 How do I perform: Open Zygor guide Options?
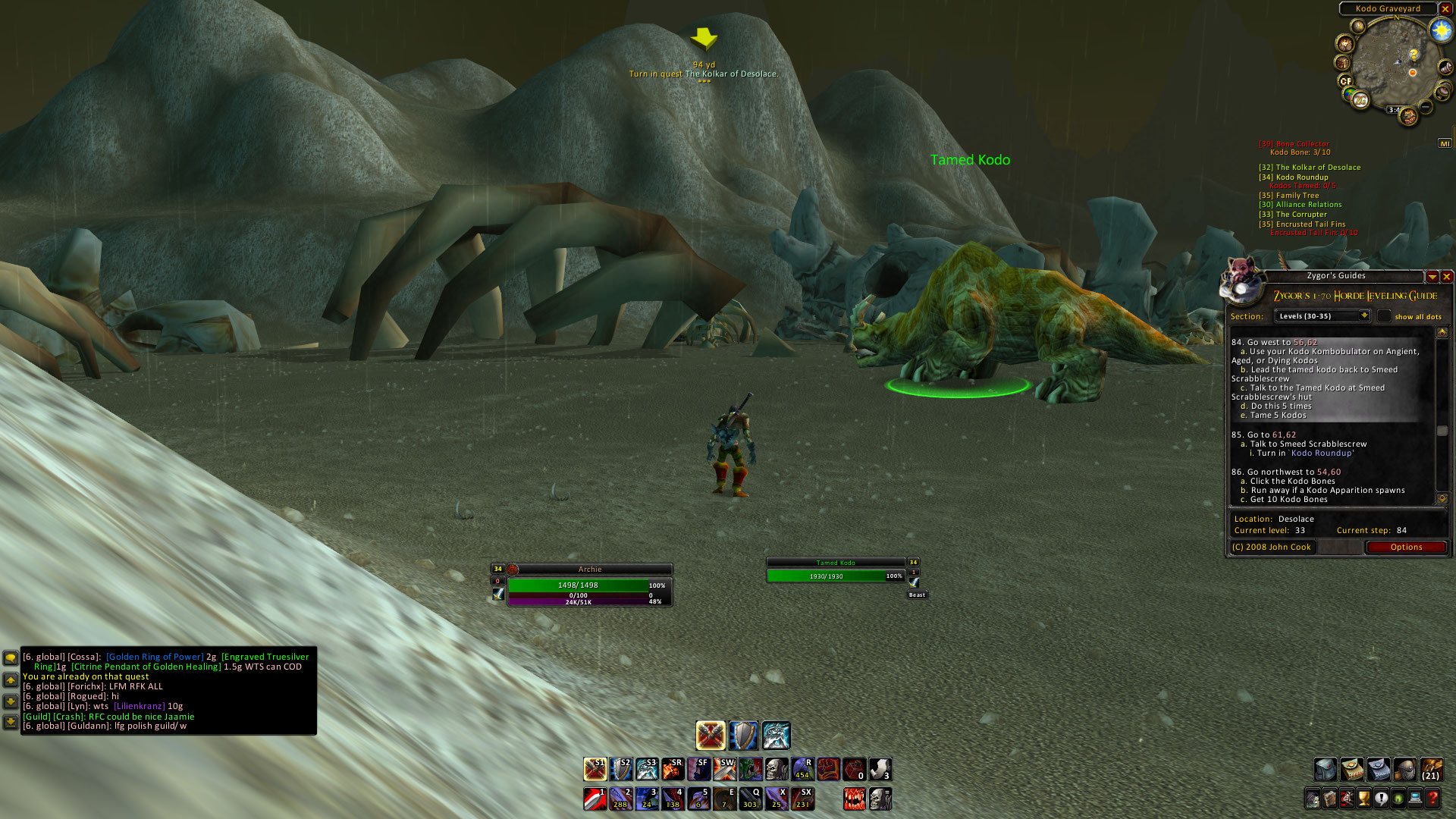coord(1406,548)
